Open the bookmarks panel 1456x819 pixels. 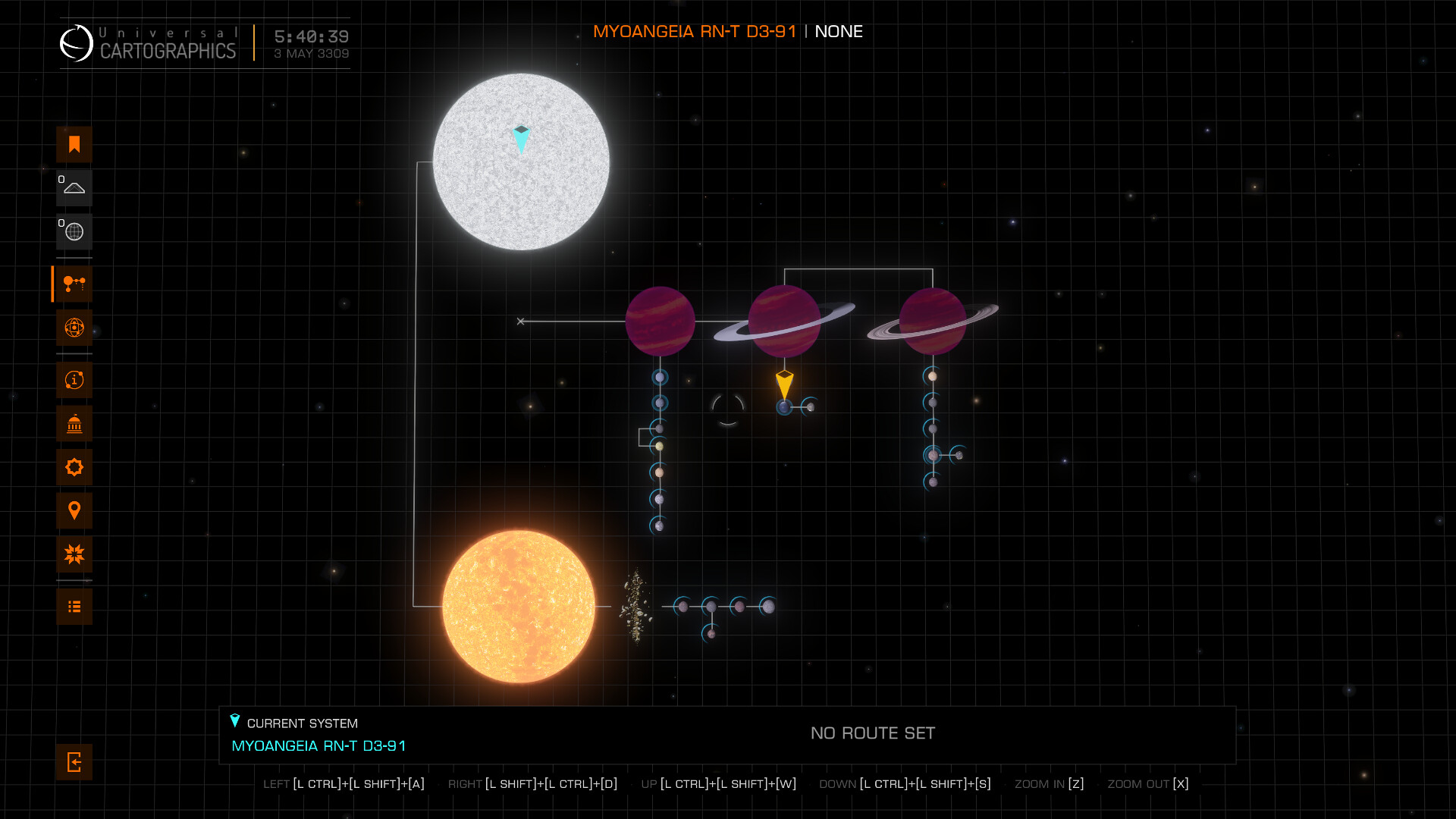74,145
